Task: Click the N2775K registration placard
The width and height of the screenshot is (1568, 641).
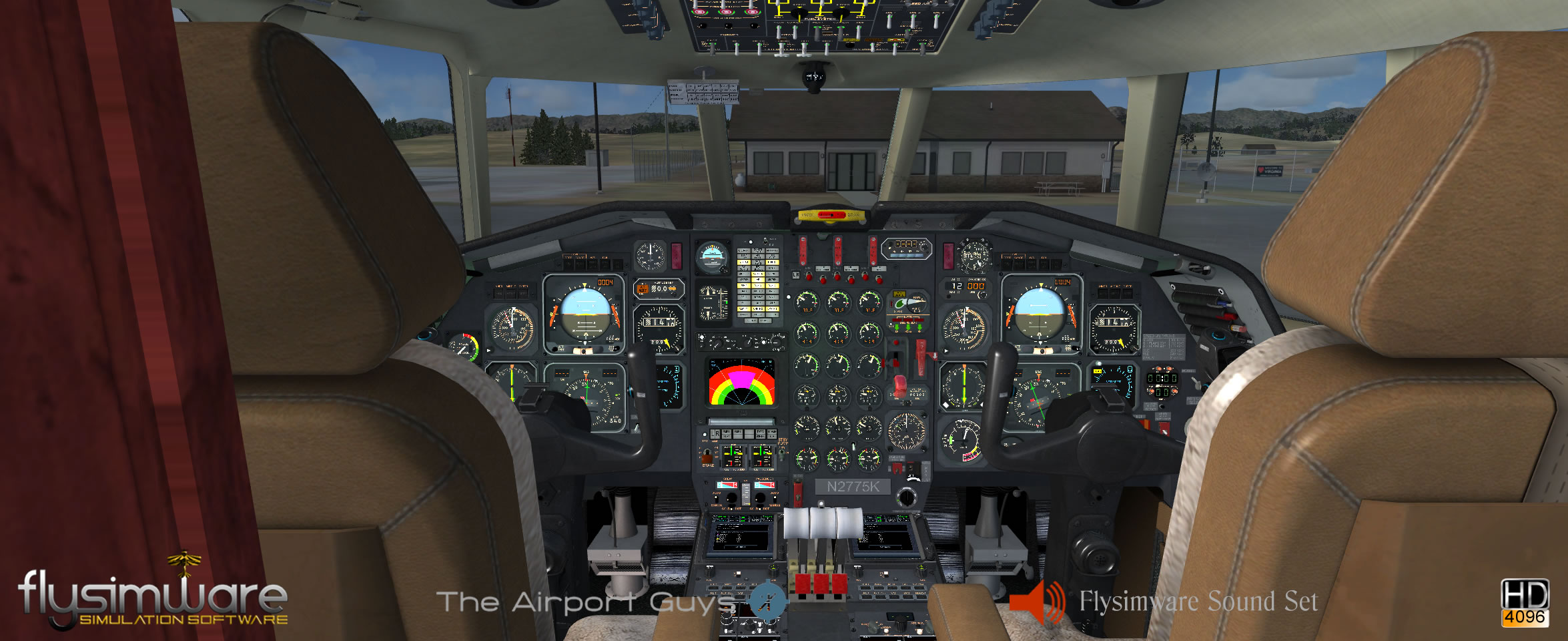Action: click(x=853, y=487)
